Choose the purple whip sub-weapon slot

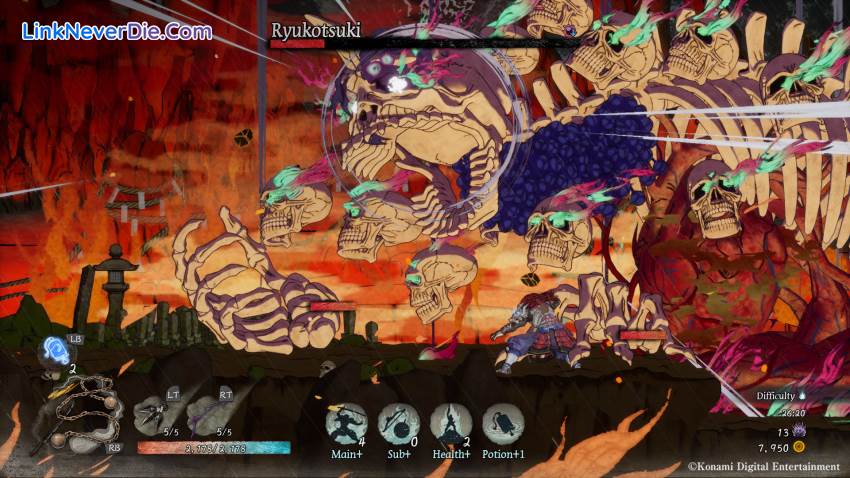[x=208, y=412]
